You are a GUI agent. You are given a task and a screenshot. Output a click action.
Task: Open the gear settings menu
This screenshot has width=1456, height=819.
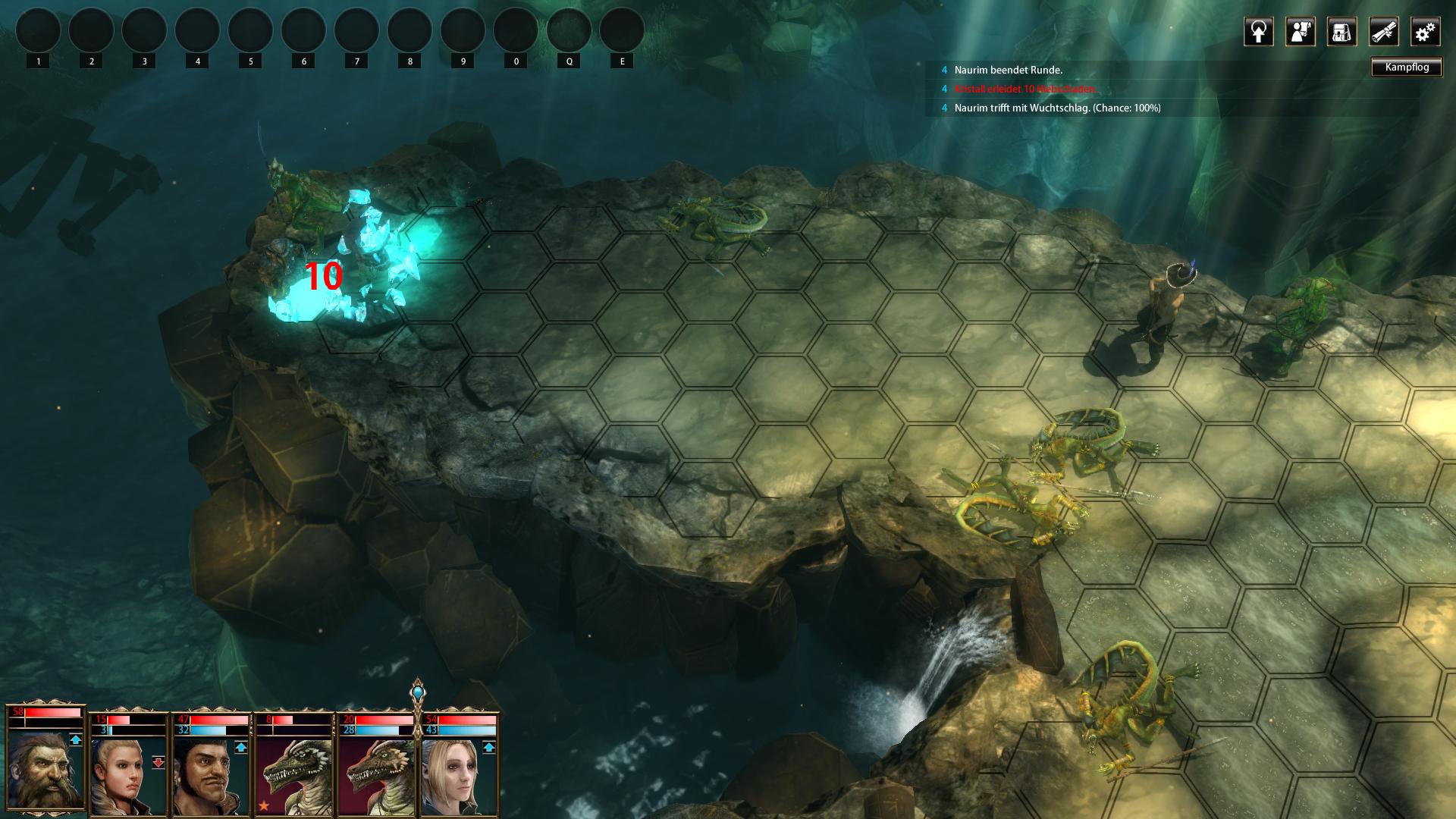[x=1425, y=32]
